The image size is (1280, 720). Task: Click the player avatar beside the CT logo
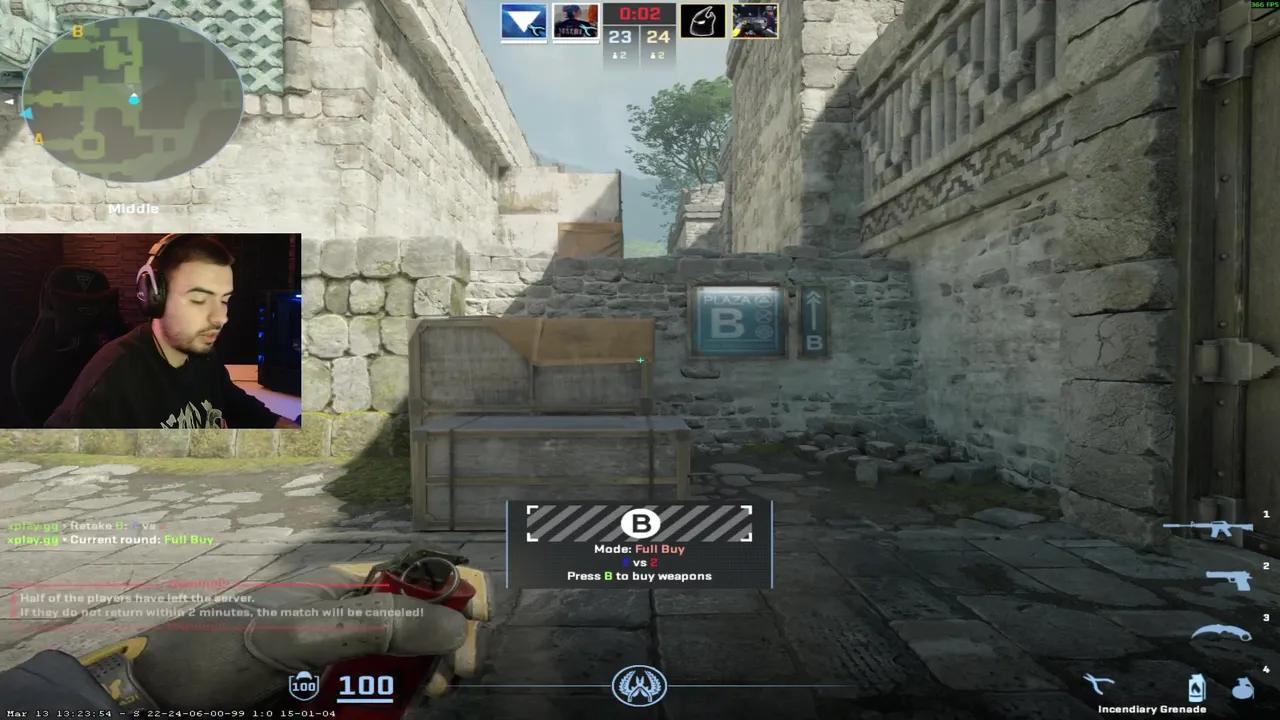tap(575, 22)
